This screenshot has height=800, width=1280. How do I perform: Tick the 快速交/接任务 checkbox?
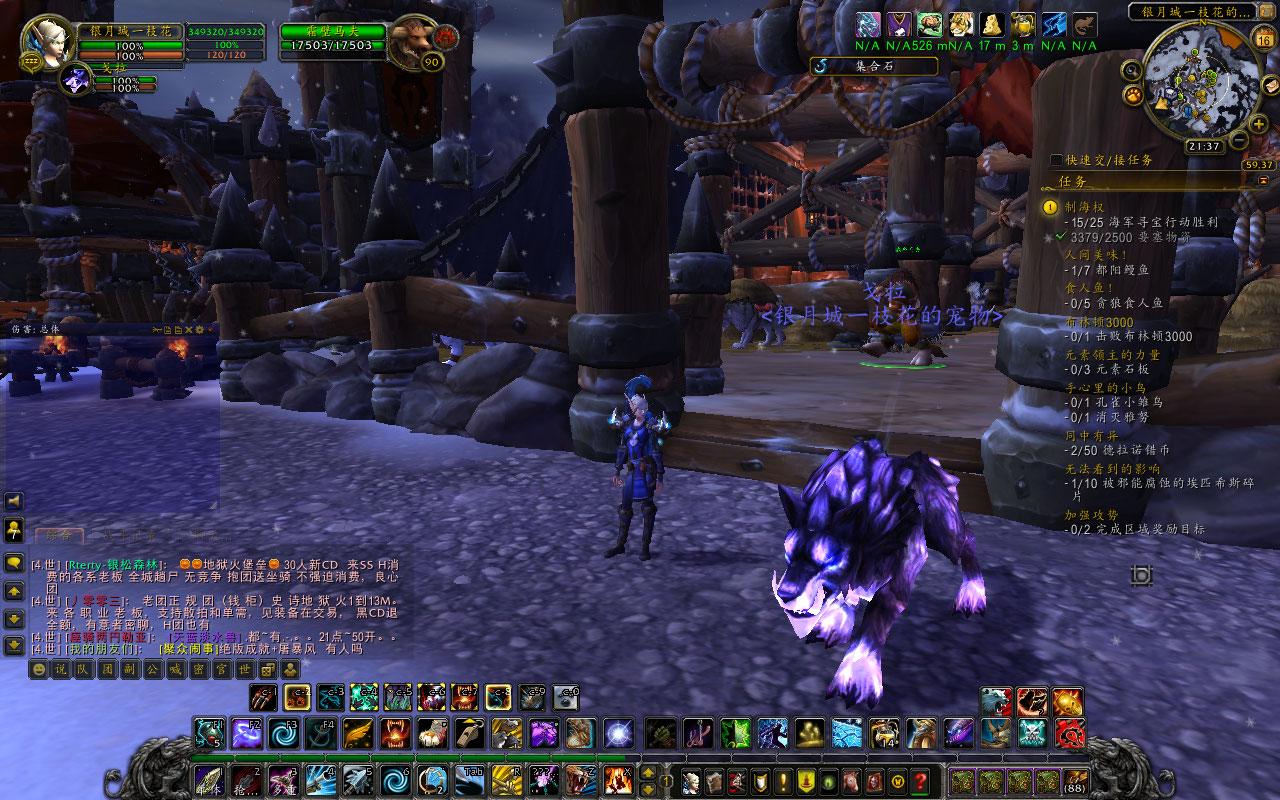[1057, 160]
